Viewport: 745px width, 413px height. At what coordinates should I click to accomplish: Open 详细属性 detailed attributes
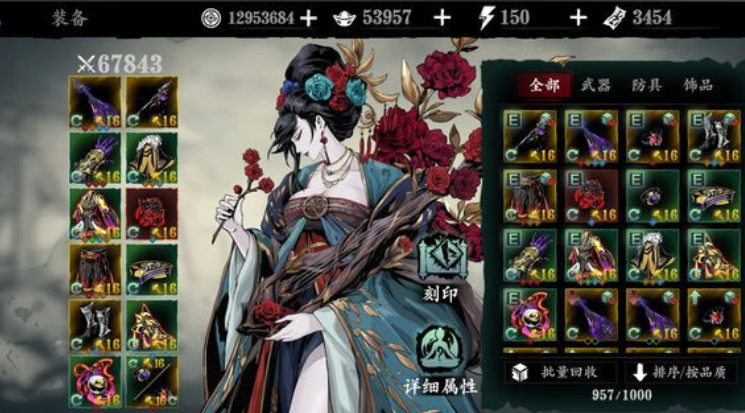442,355
